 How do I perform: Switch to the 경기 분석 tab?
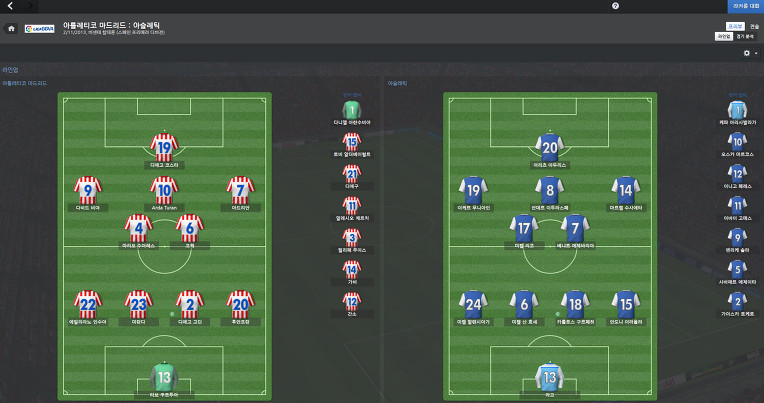(x=745, y=36)
